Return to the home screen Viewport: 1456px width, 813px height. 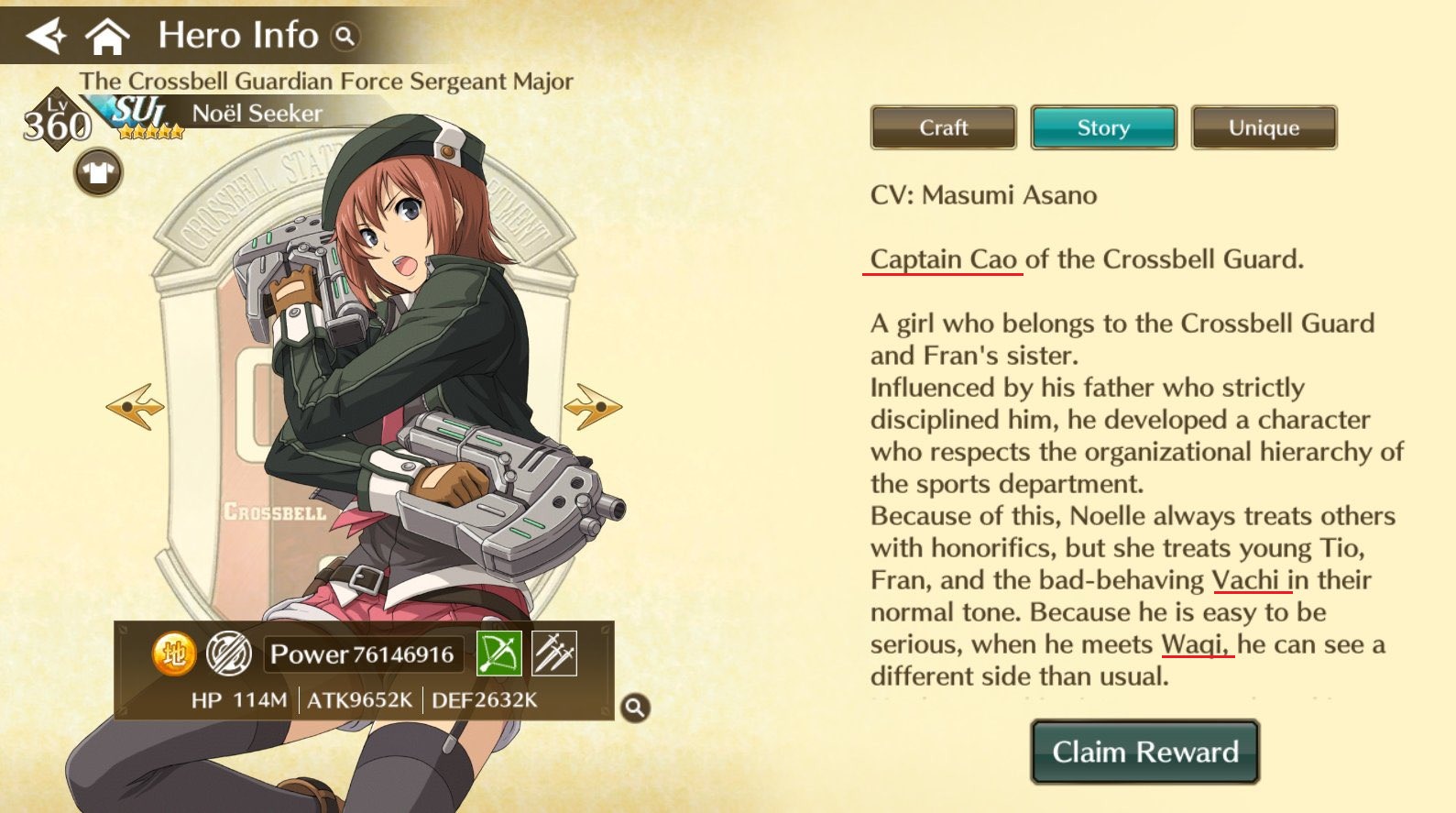107,37
